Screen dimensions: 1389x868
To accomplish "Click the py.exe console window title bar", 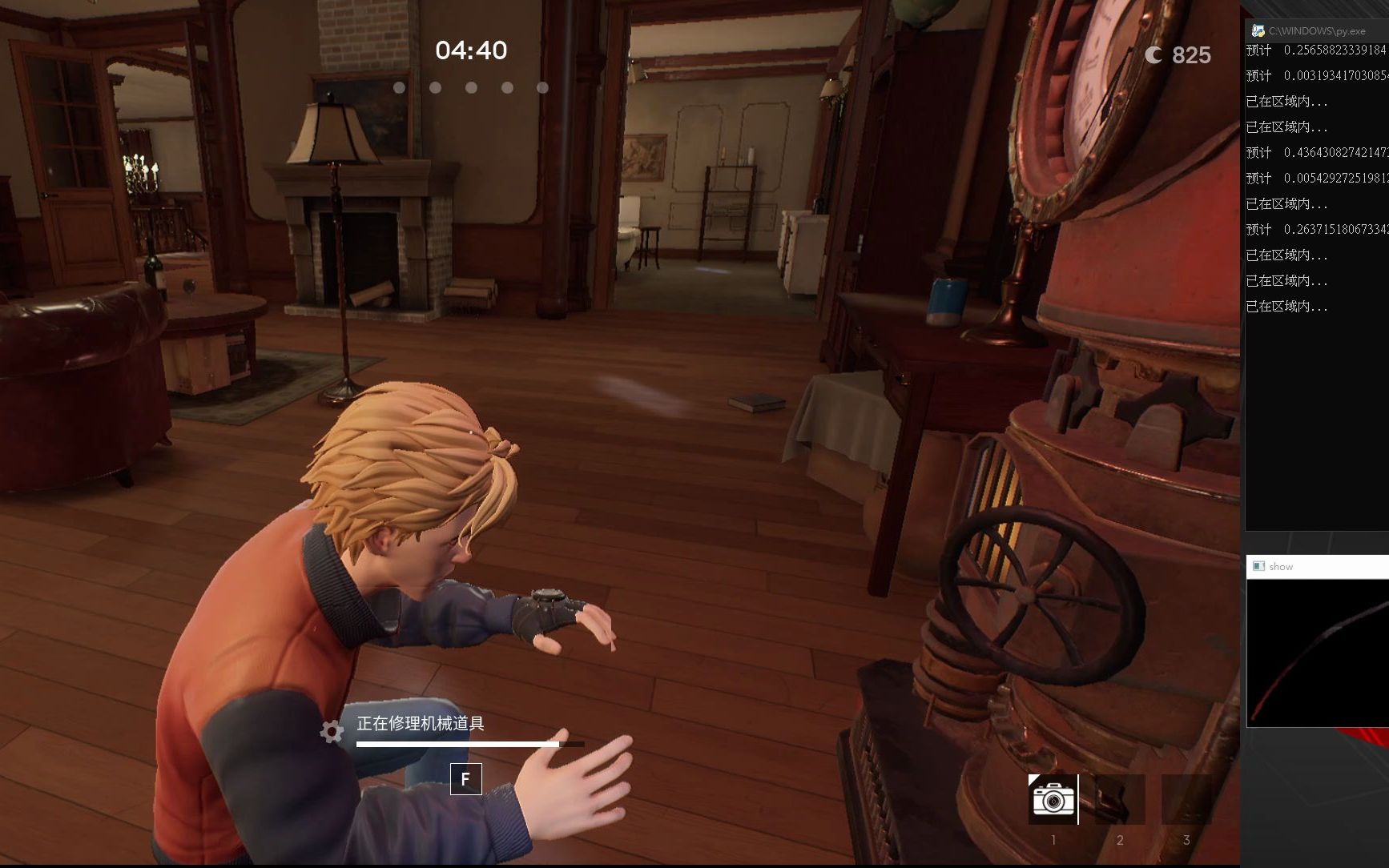I will click(1322, 30).
